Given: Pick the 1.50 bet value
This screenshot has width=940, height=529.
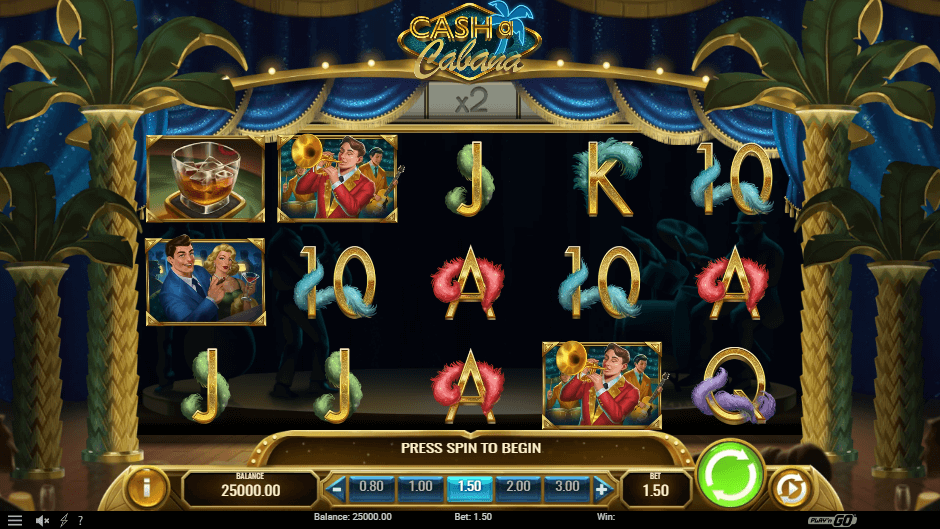Looking at the screenshot, I should point(469,487).
